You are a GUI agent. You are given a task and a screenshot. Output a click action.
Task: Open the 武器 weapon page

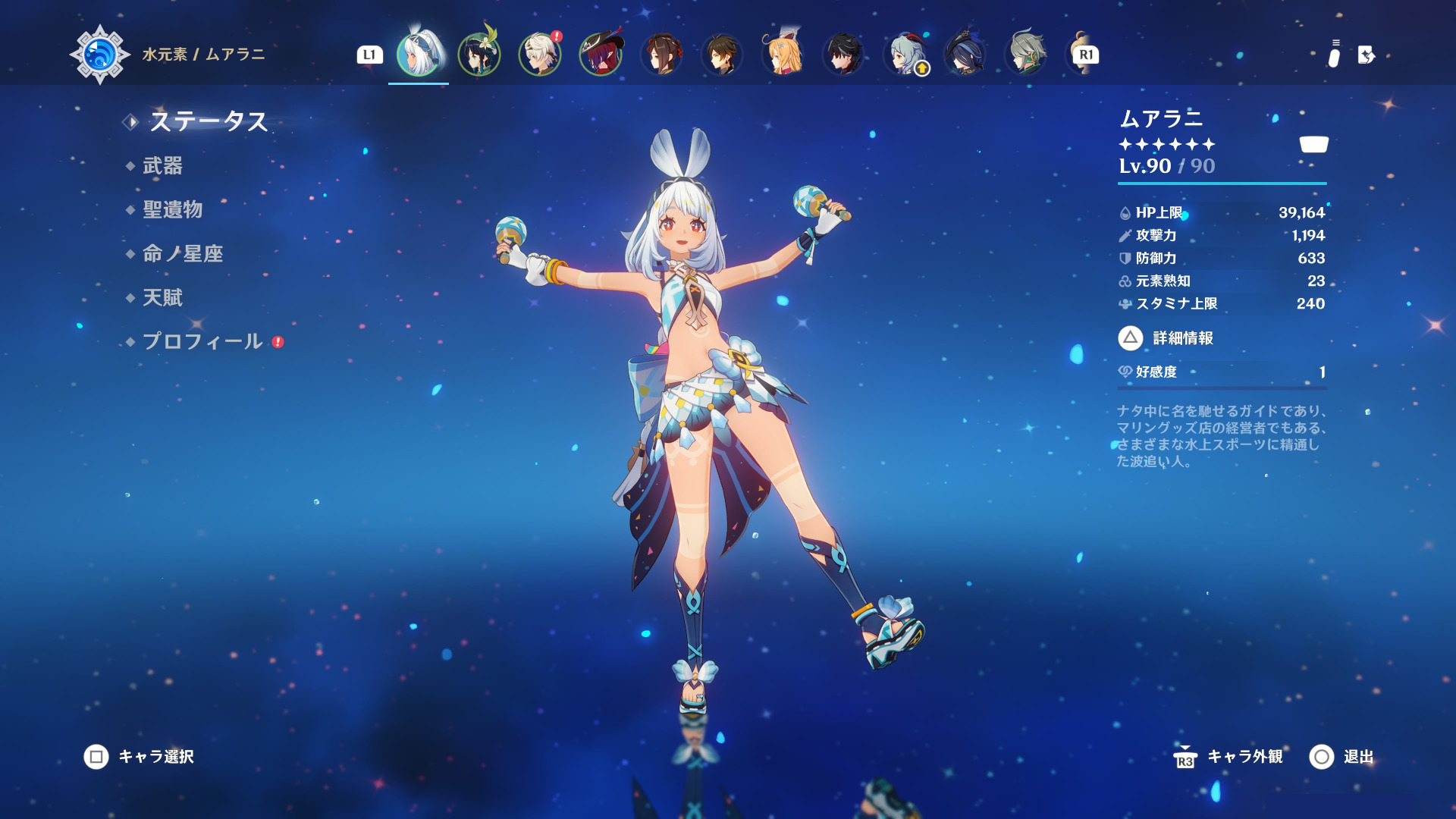(162, 166)
